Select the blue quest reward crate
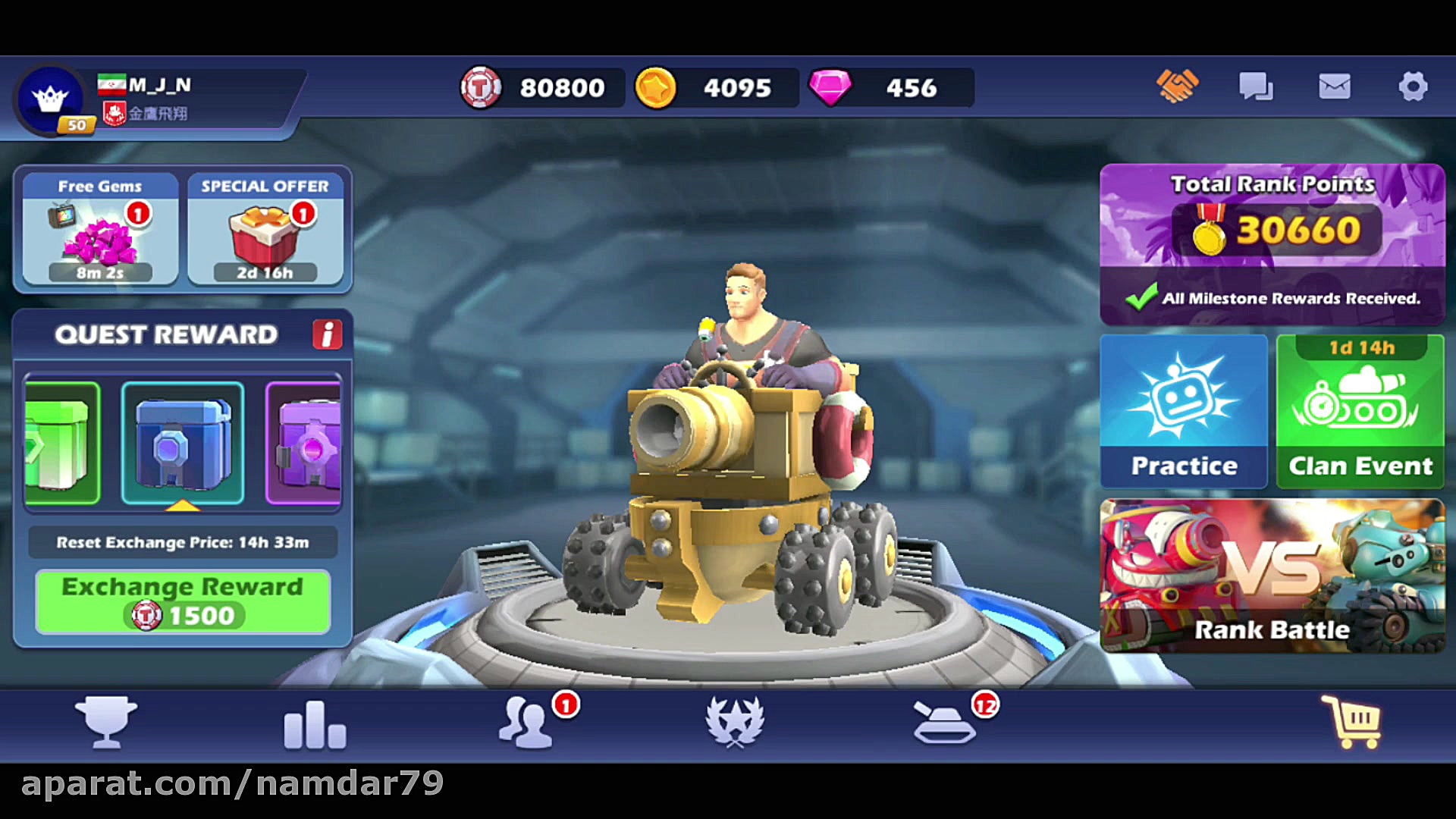The image size is (1456, 819). point(182,442)
